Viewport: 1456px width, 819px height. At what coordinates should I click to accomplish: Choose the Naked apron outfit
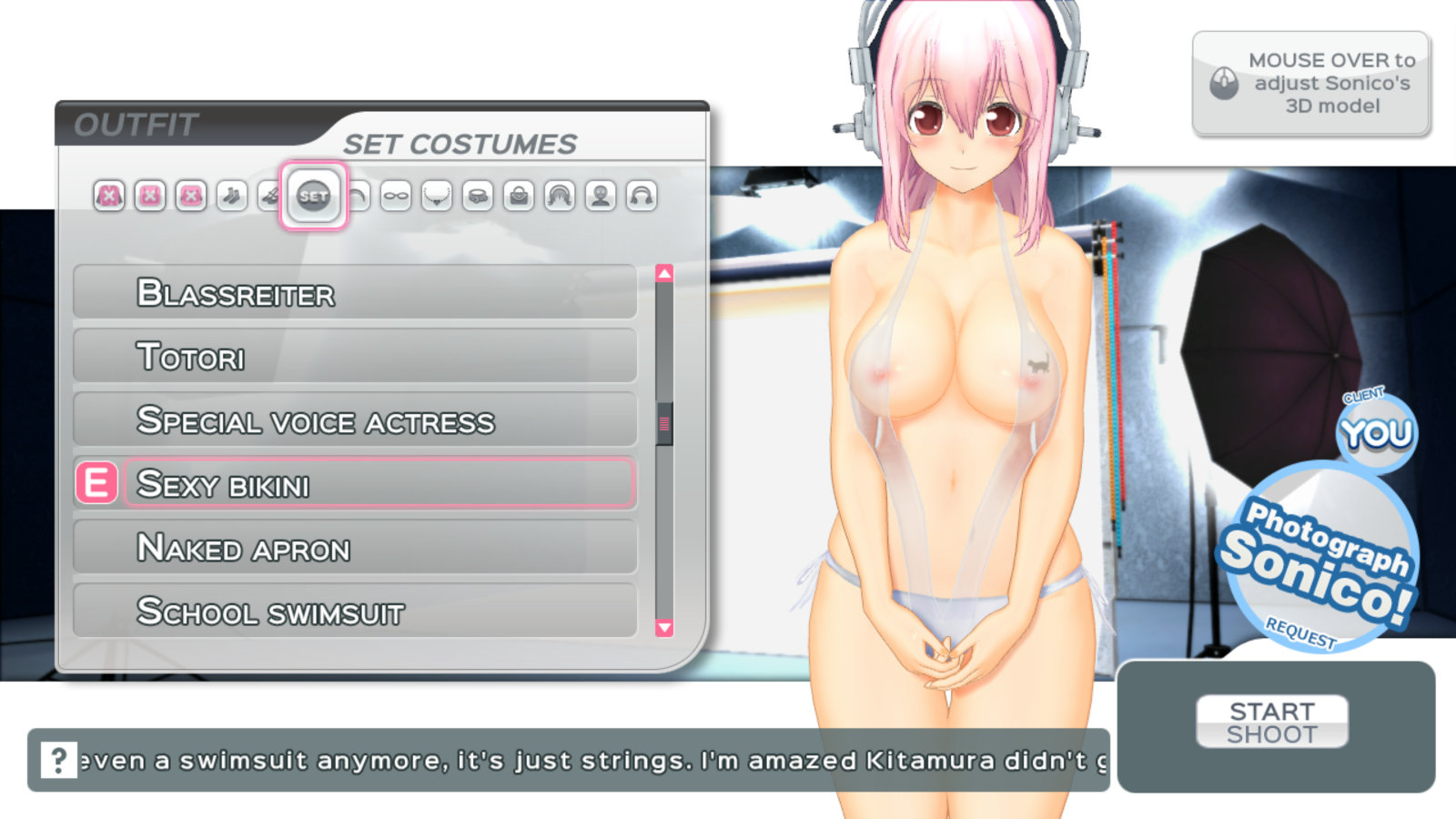click(x=355, y=548)
